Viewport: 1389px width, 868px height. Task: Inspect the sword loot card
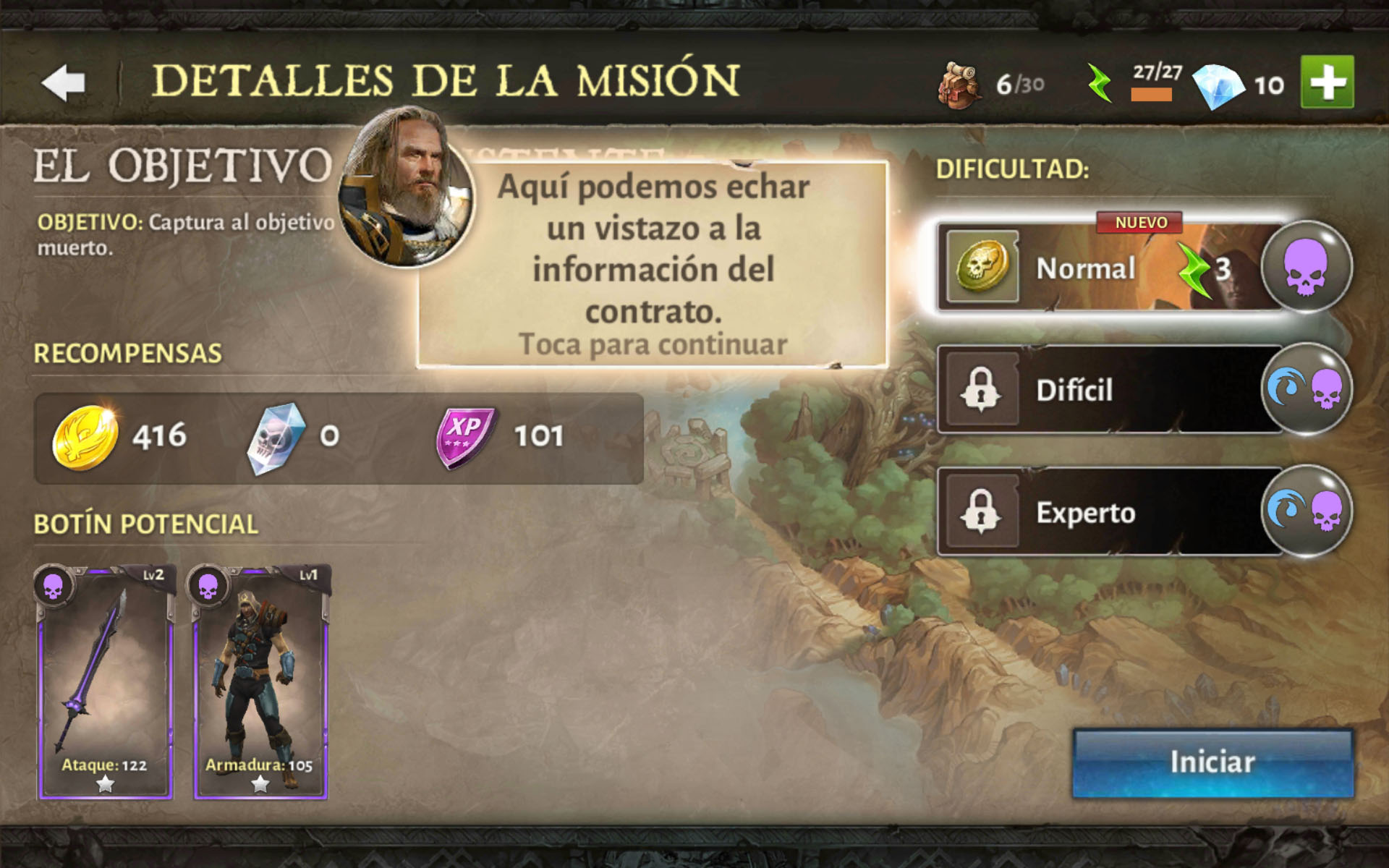pos(106,681)
